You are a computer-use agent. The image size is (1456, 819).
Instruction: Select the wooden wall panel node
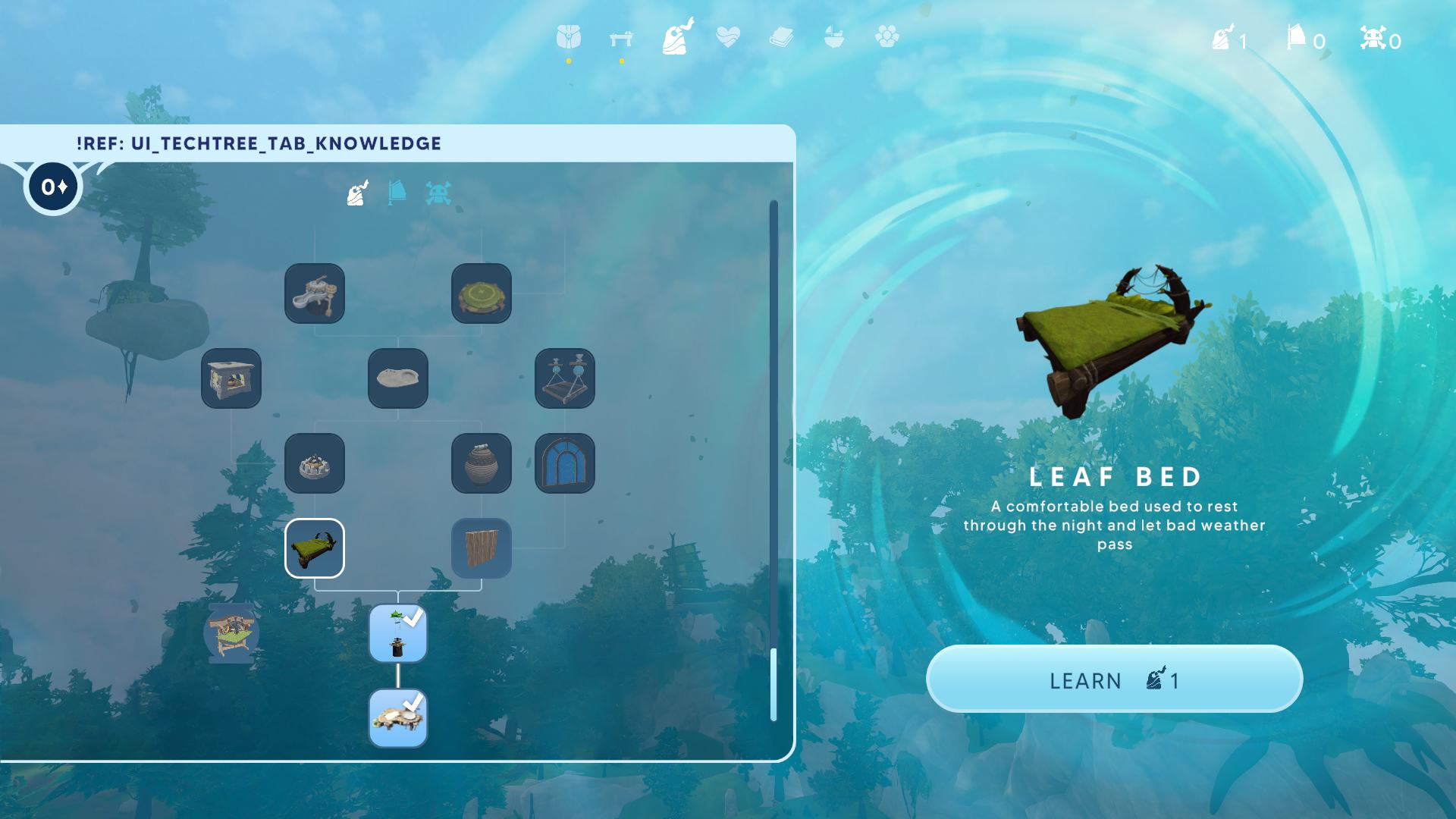tap(482, 548)
